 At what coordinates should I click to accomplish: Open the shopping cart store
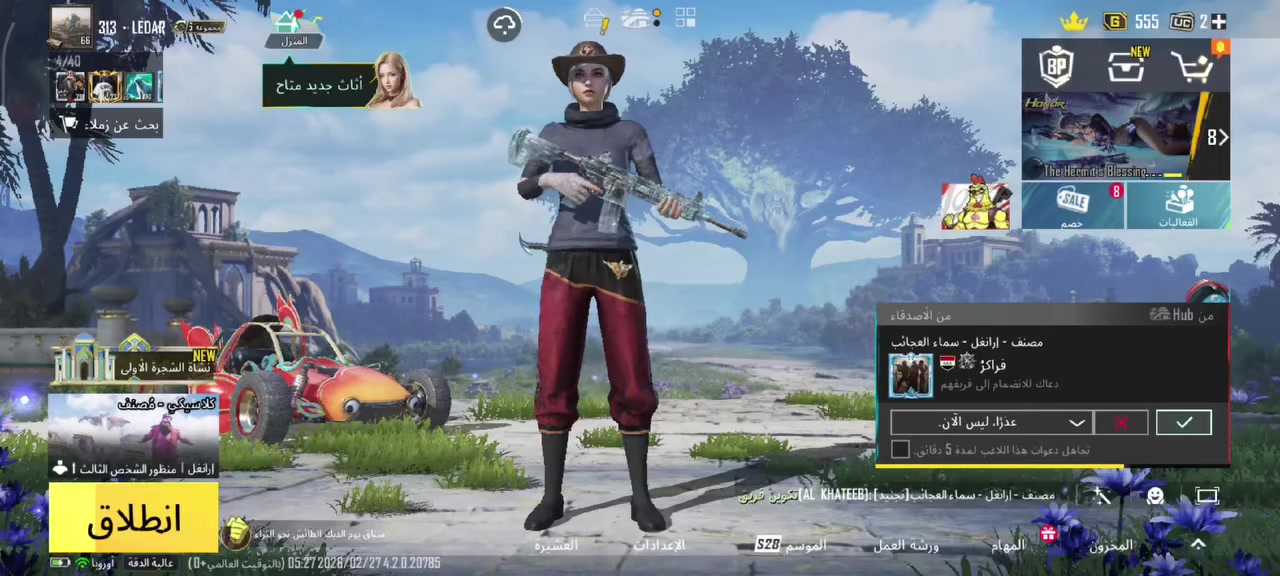click(x=1193, y=68)
